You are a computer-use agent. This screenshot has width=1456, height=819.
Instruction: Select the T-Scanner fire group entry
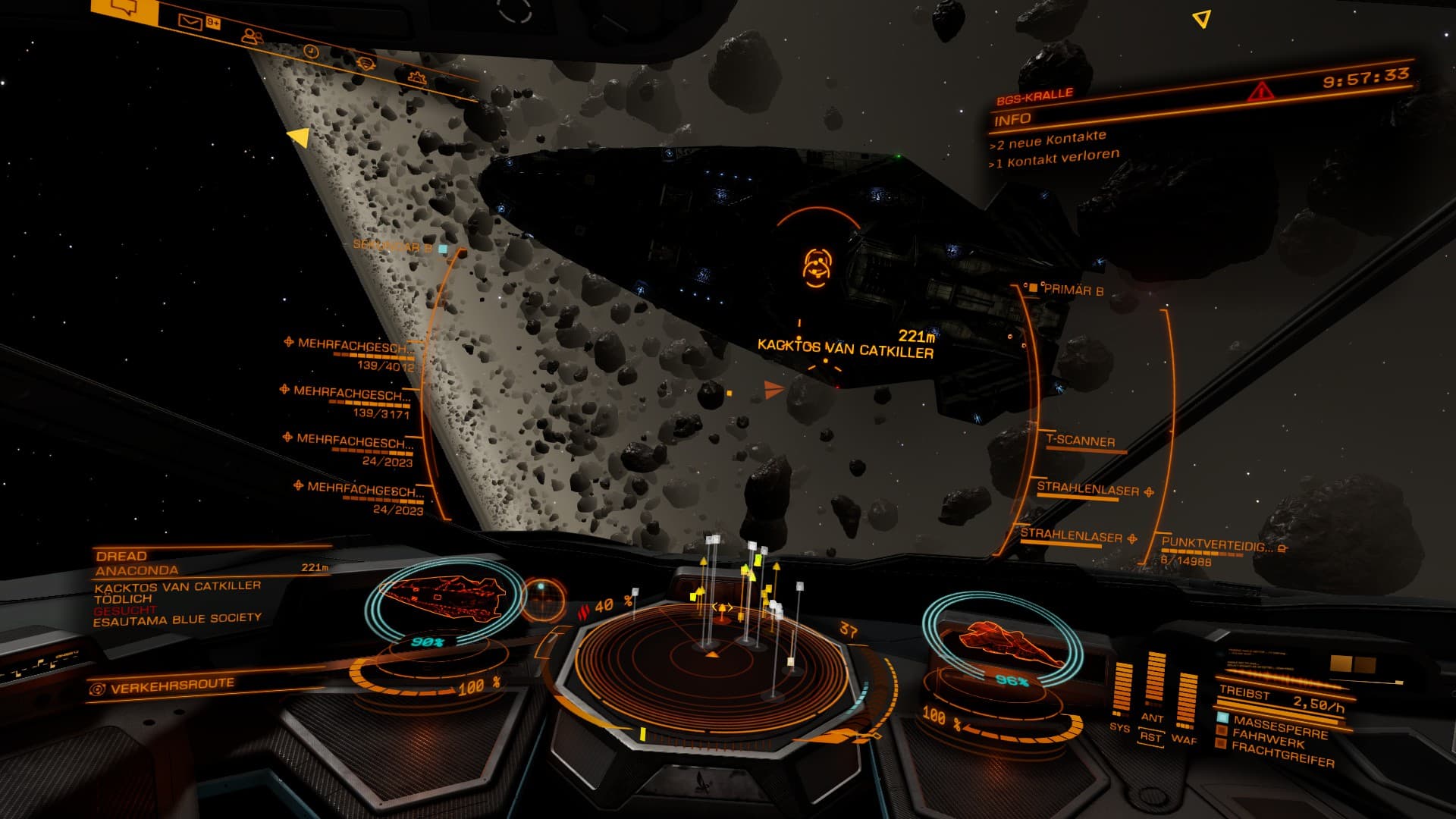[x=1080, y=441]
